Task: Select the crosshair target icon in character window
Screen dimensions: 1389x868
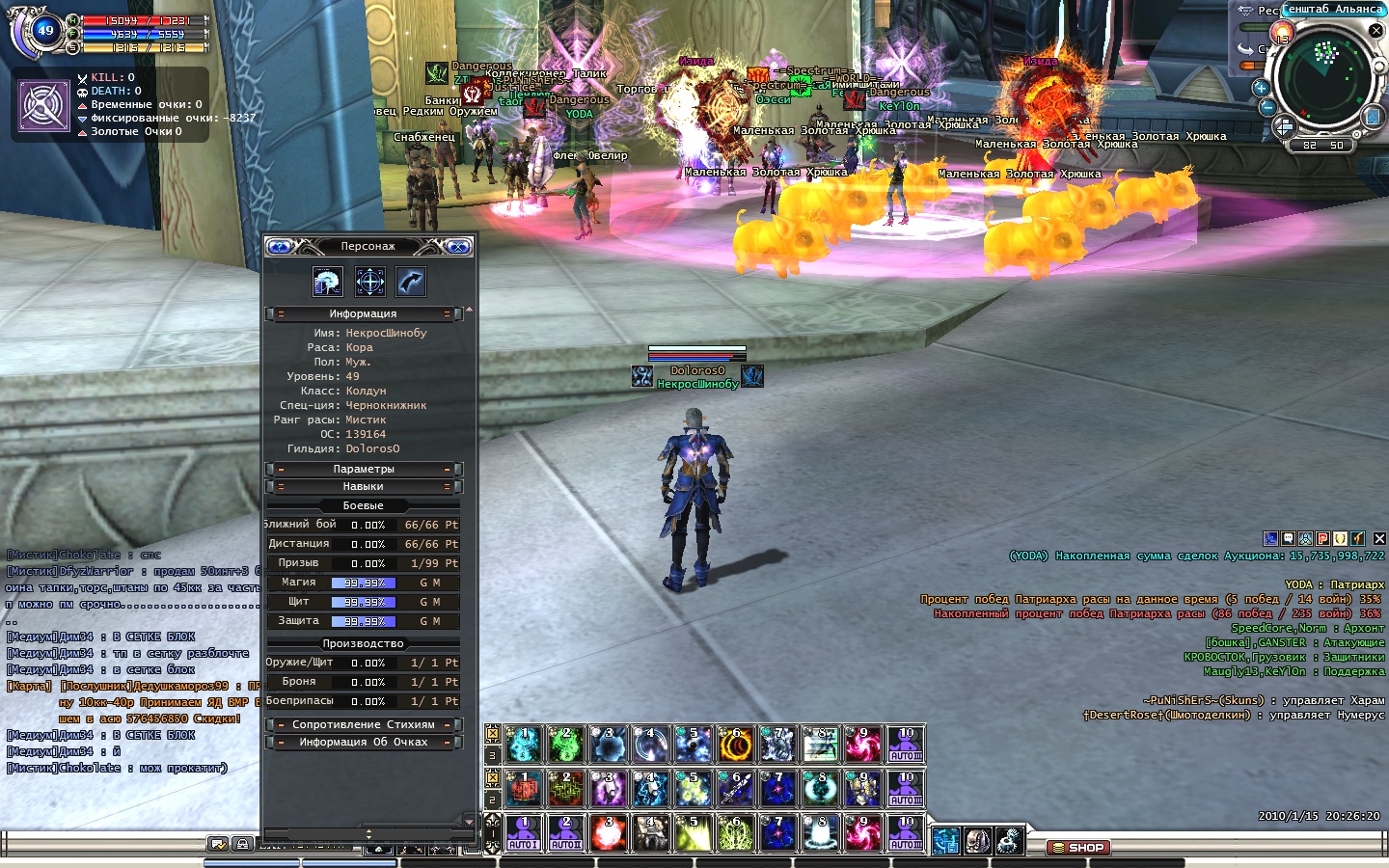Action: pos(370,282)
